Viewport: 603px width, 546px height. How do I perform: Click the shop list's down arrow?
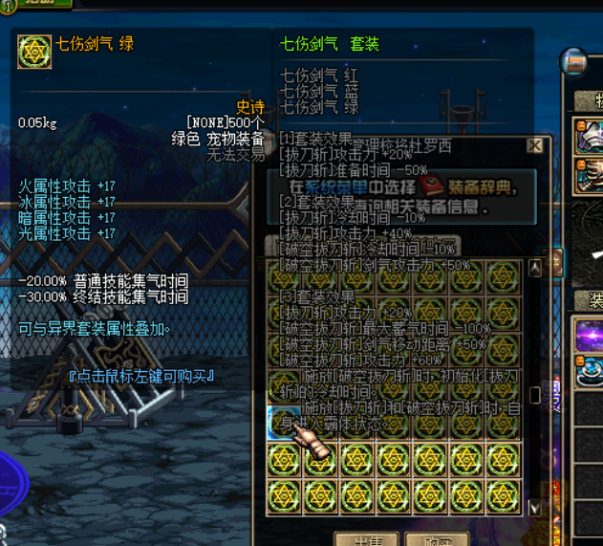pyautogui.click(x=535, y=509)
